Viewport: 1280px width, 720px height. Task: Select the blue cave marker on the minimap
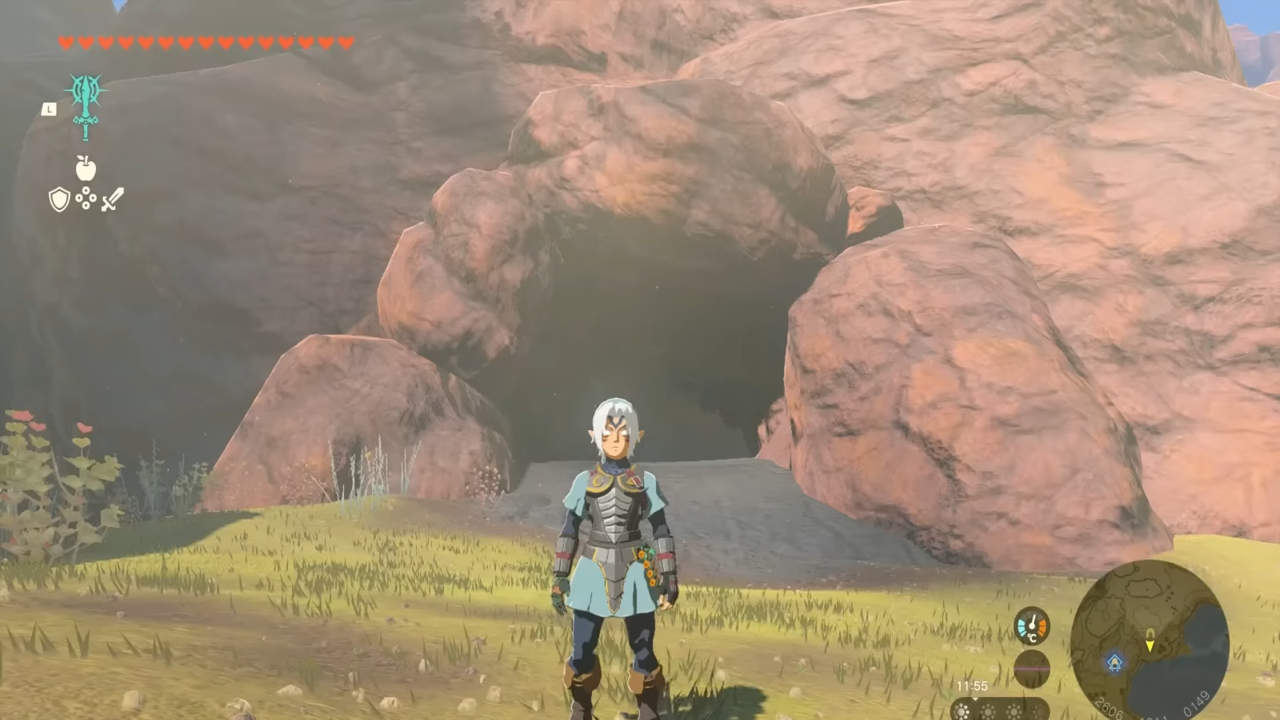1115,661
